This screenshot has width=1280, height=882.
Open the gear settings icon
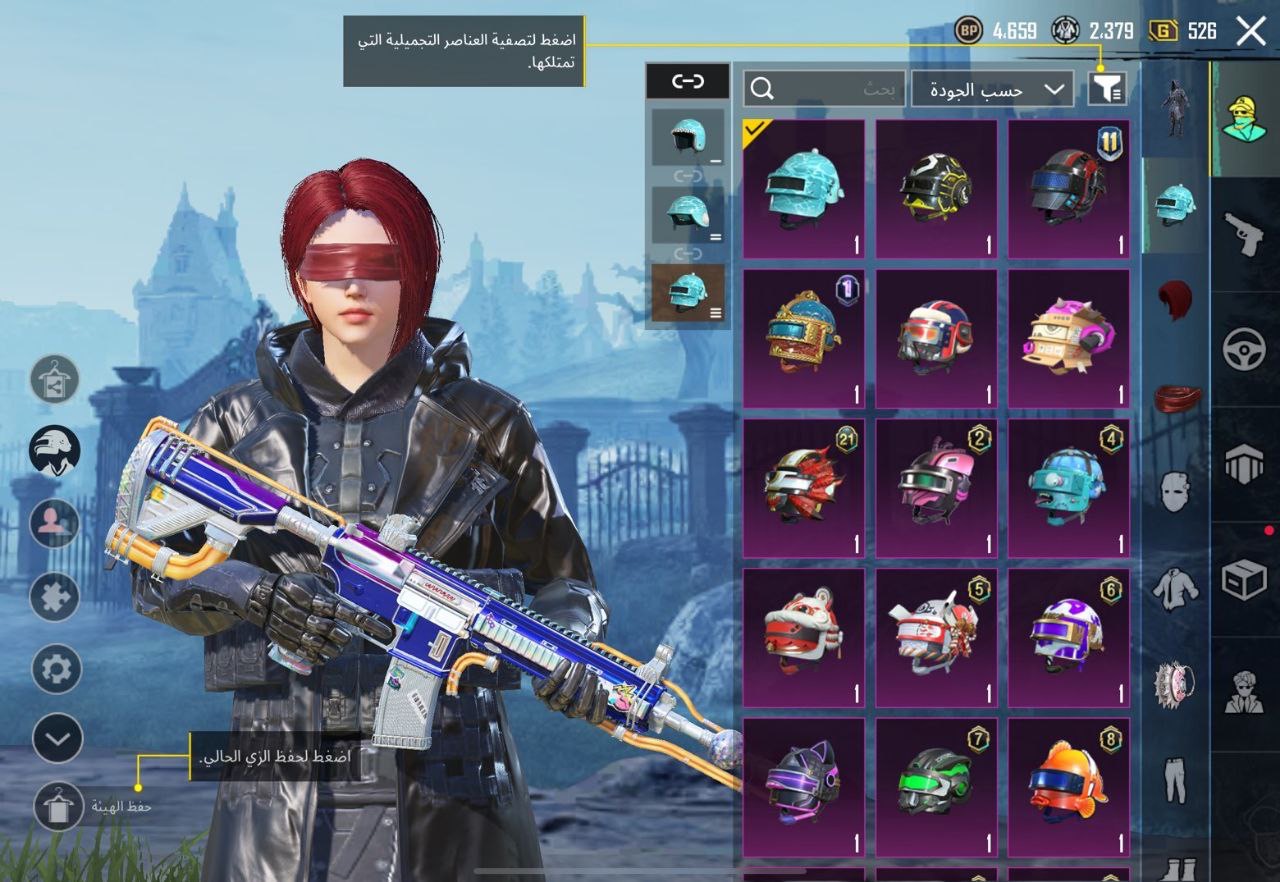coord(57,669)
